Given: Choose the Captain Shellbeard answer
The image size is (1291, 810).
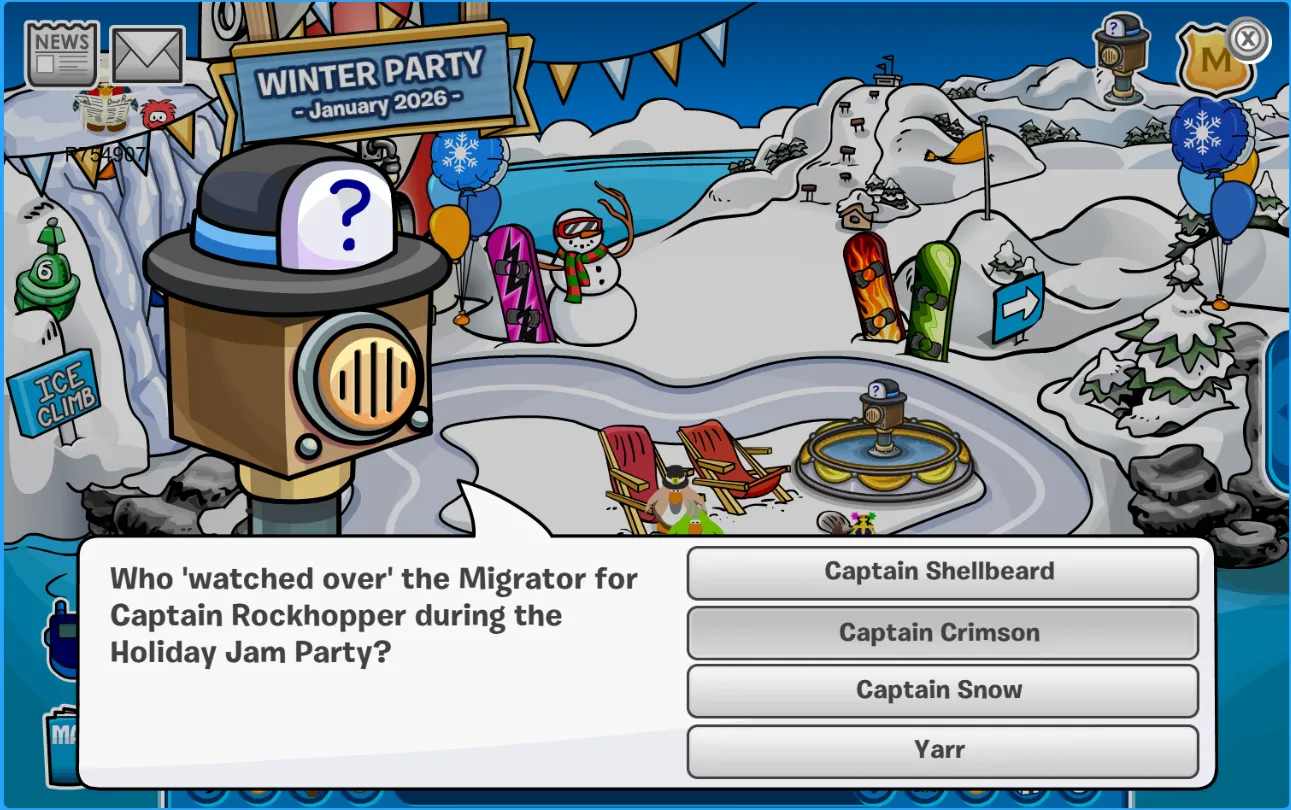Looking at the screenshot, I should (x=941, y=572).
